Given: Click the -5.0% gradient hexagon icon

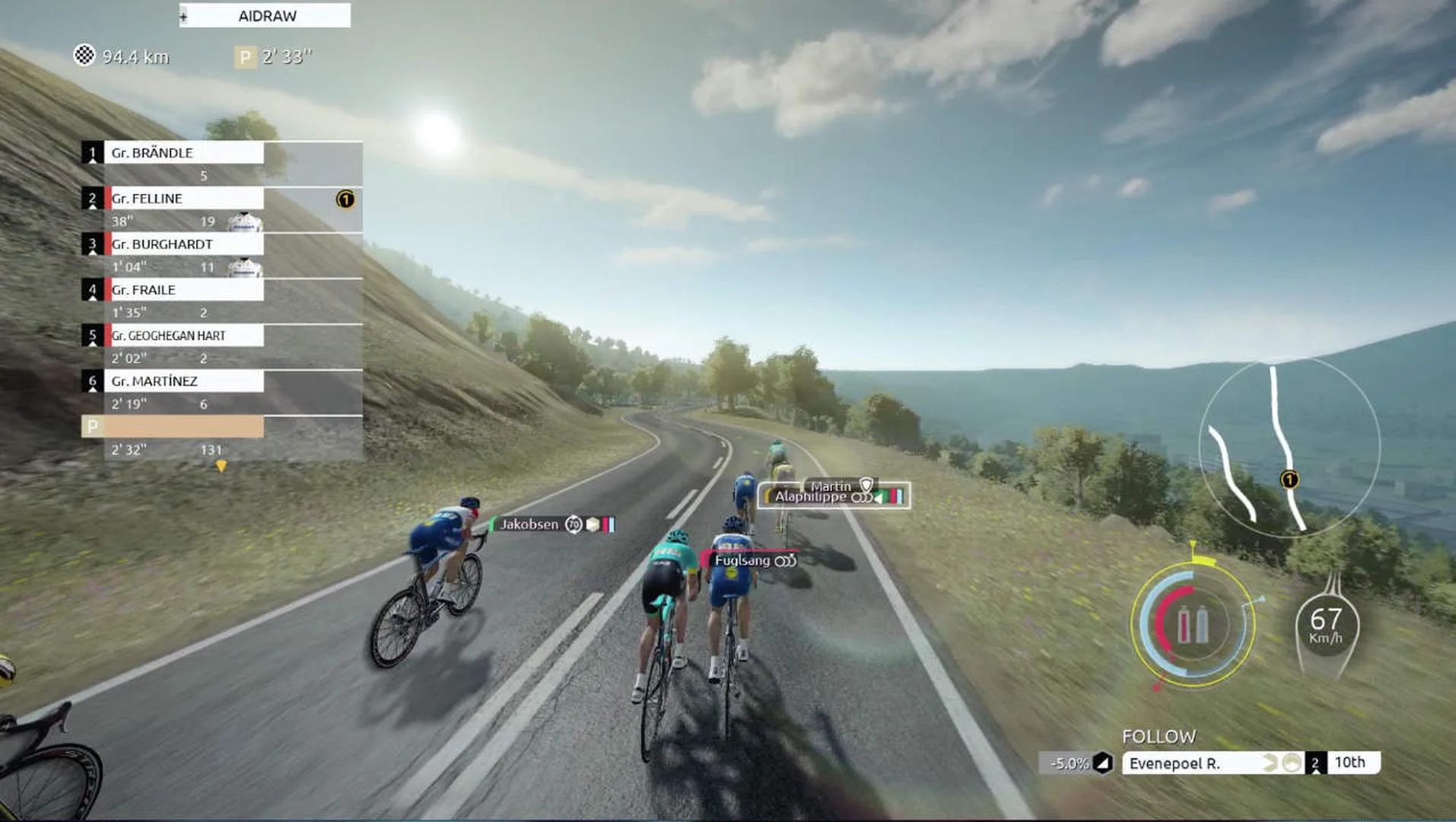Looking at the screenshot, I should 1105,760.
